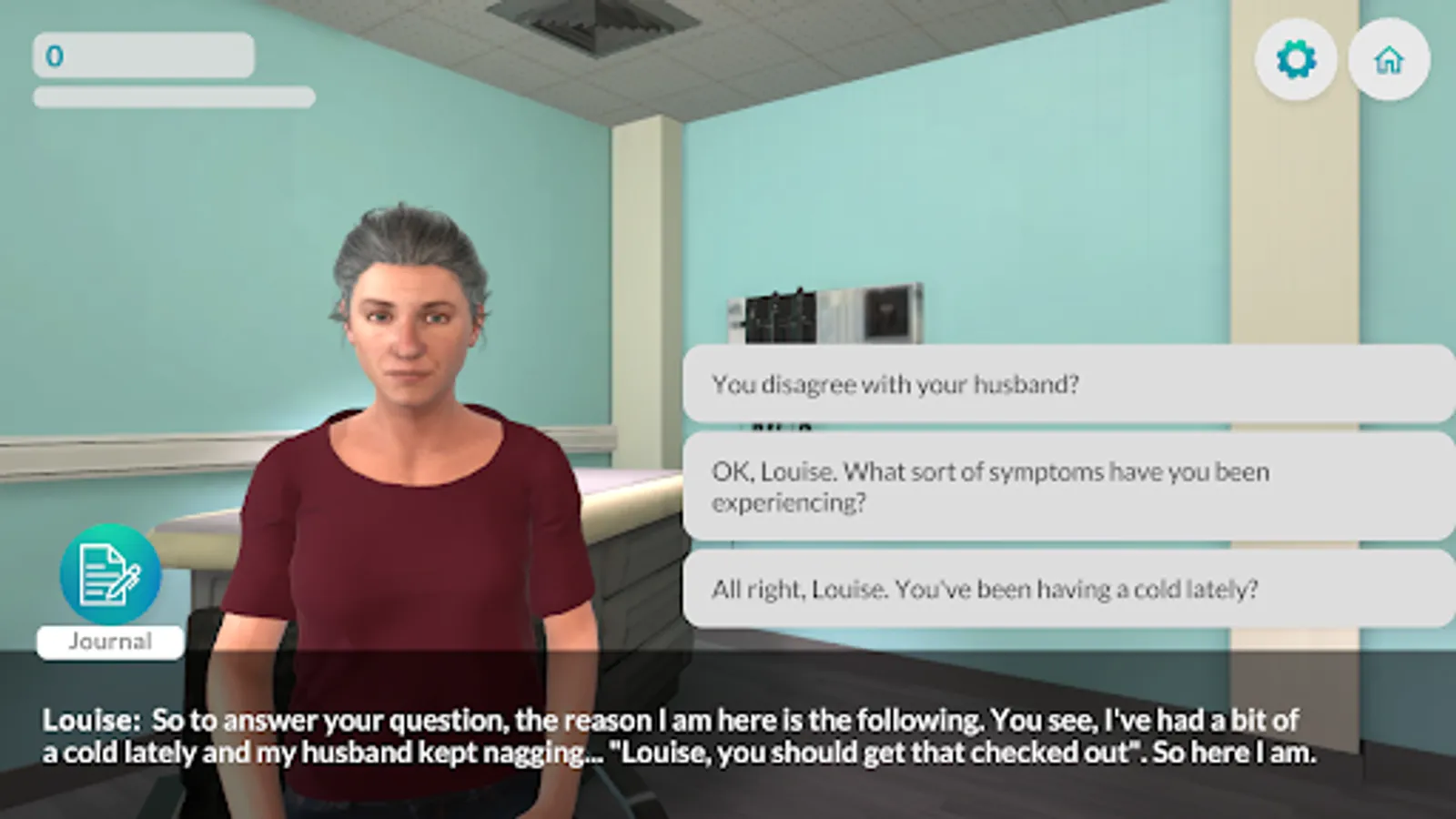Click the gear icon in the top-right corner
The image size is (1456, 819).
1296,58
